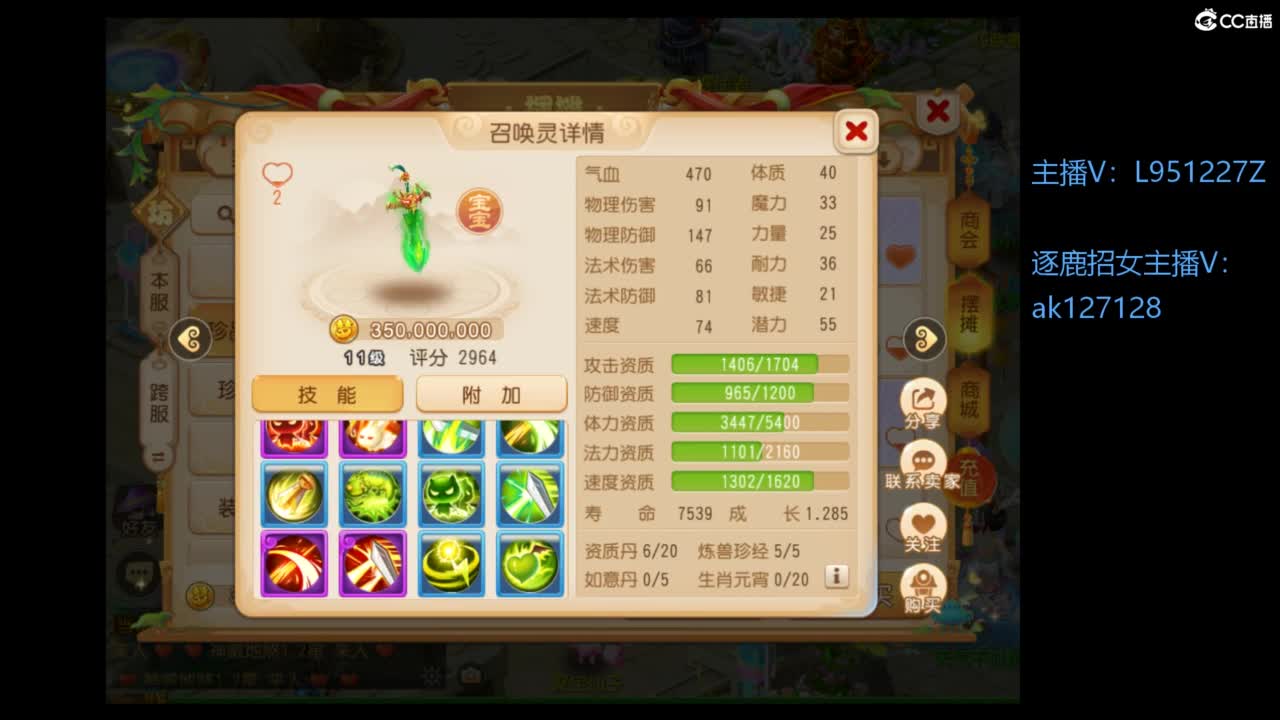Click the info (i) button near 生肖元宵
1280x720 pixels.
[x=837, y=577]
